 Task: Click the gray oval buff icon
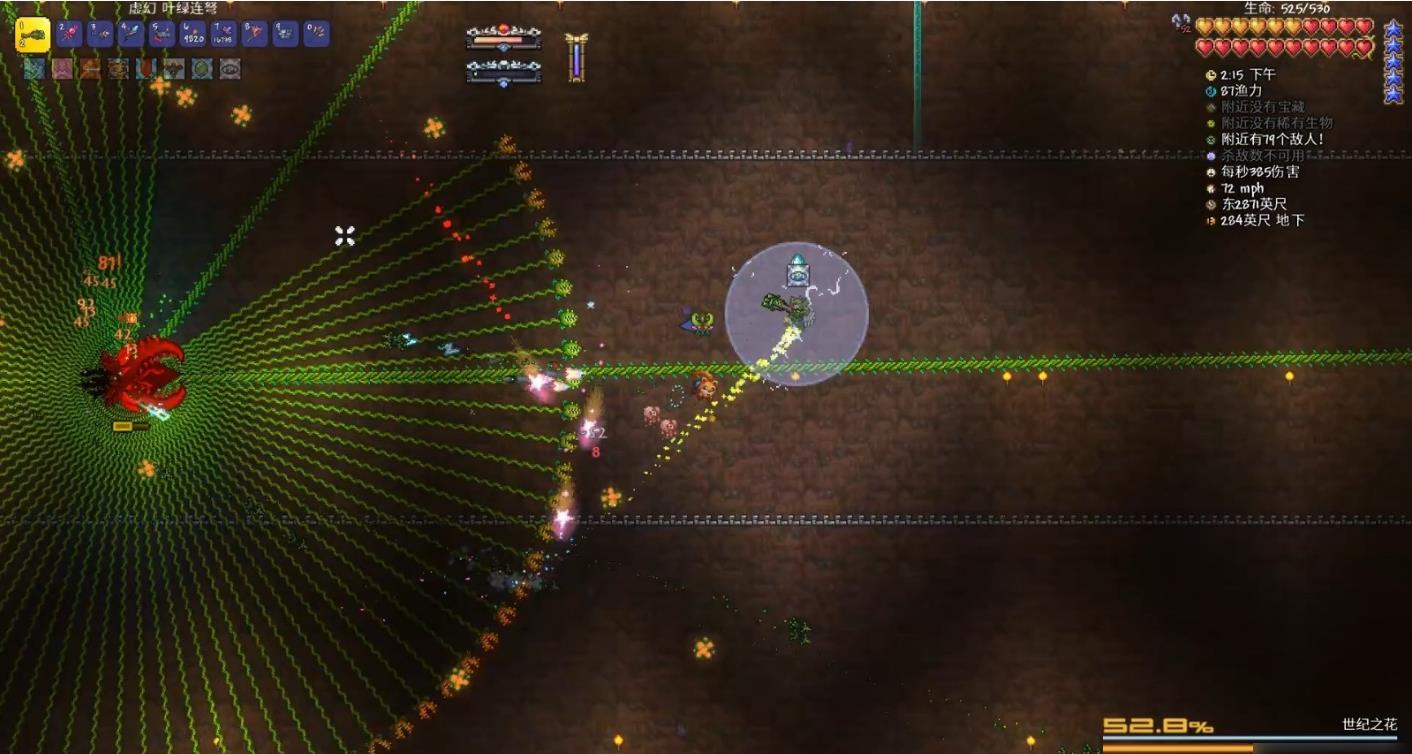[230, 69]
